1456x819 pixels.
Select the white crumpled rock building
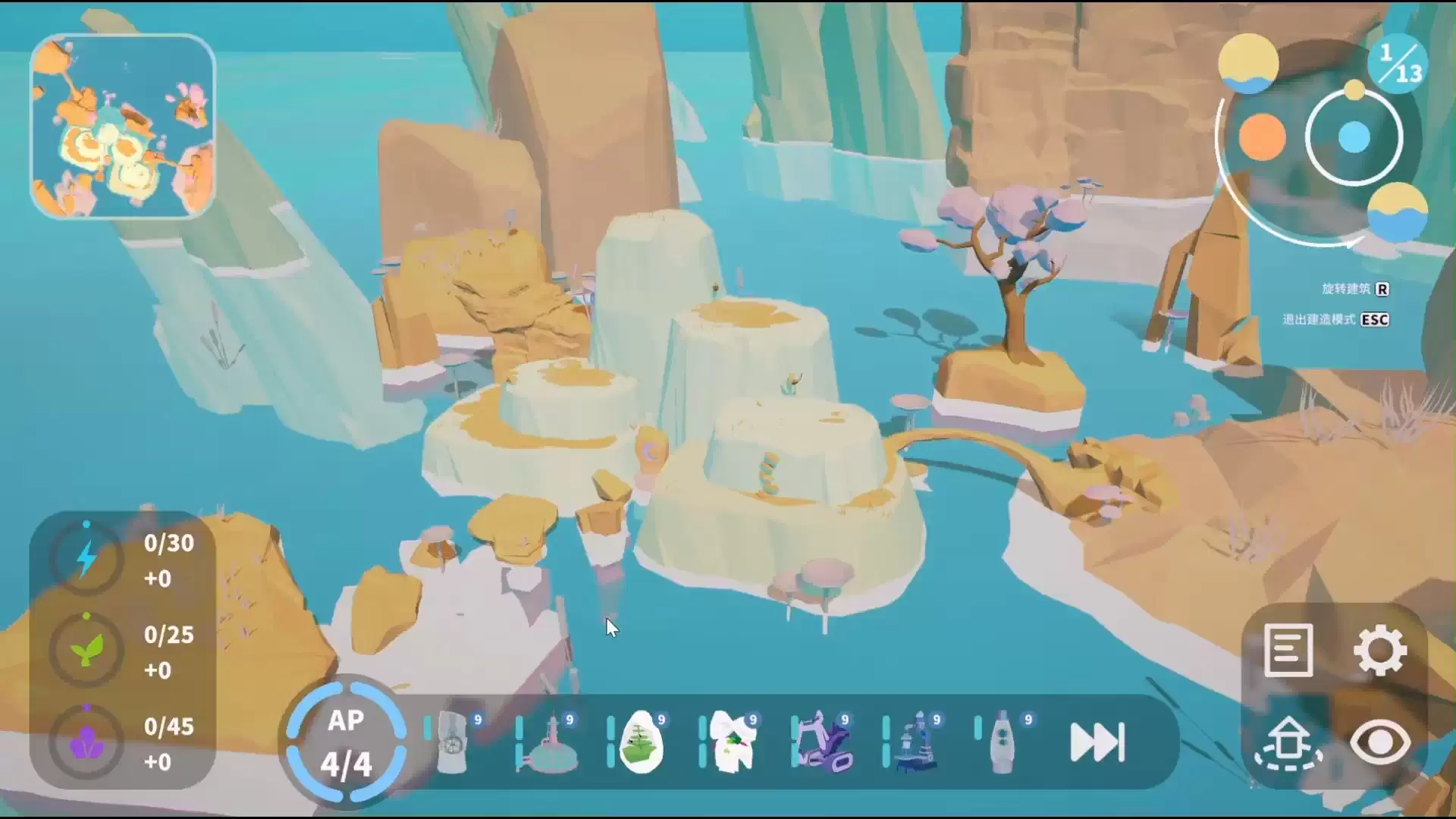tap(733, 742)
